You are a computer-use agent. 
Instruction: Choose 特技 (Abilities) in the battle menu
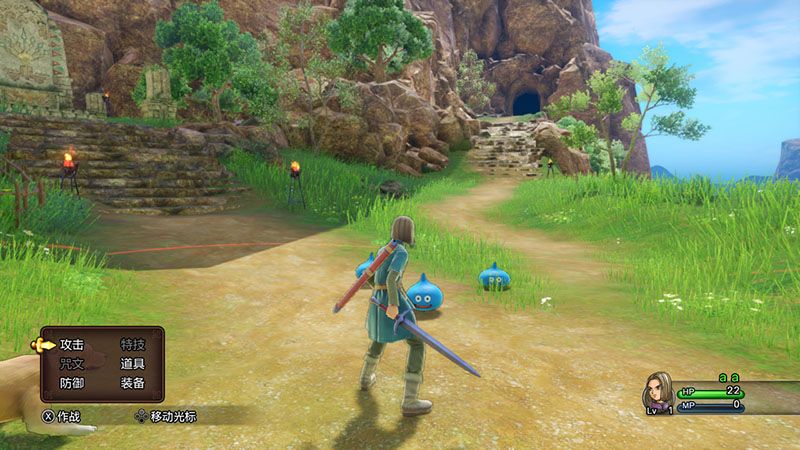pos(132,344)
